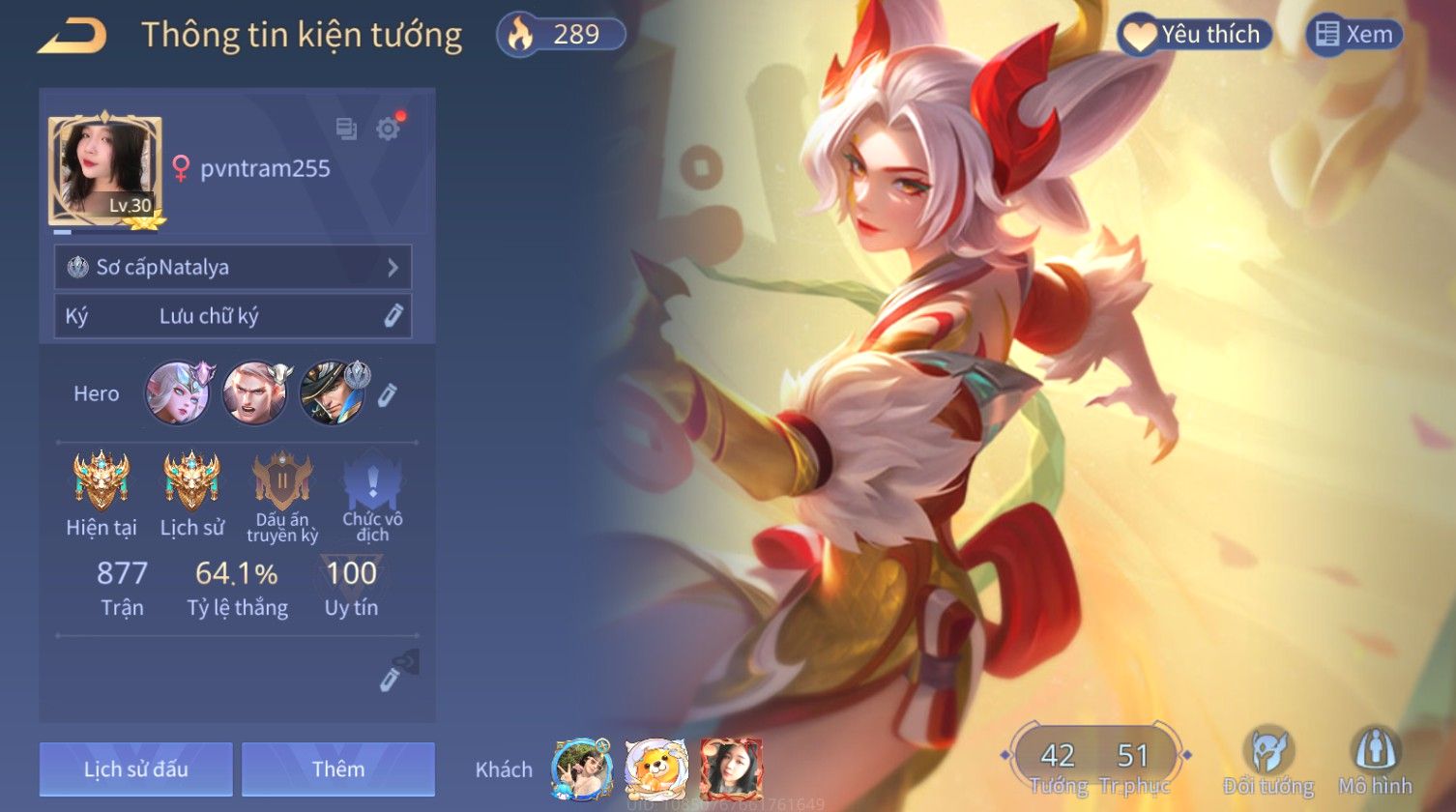Open the Xem view button
The image size is (1456, 812).
(1354, 36)
